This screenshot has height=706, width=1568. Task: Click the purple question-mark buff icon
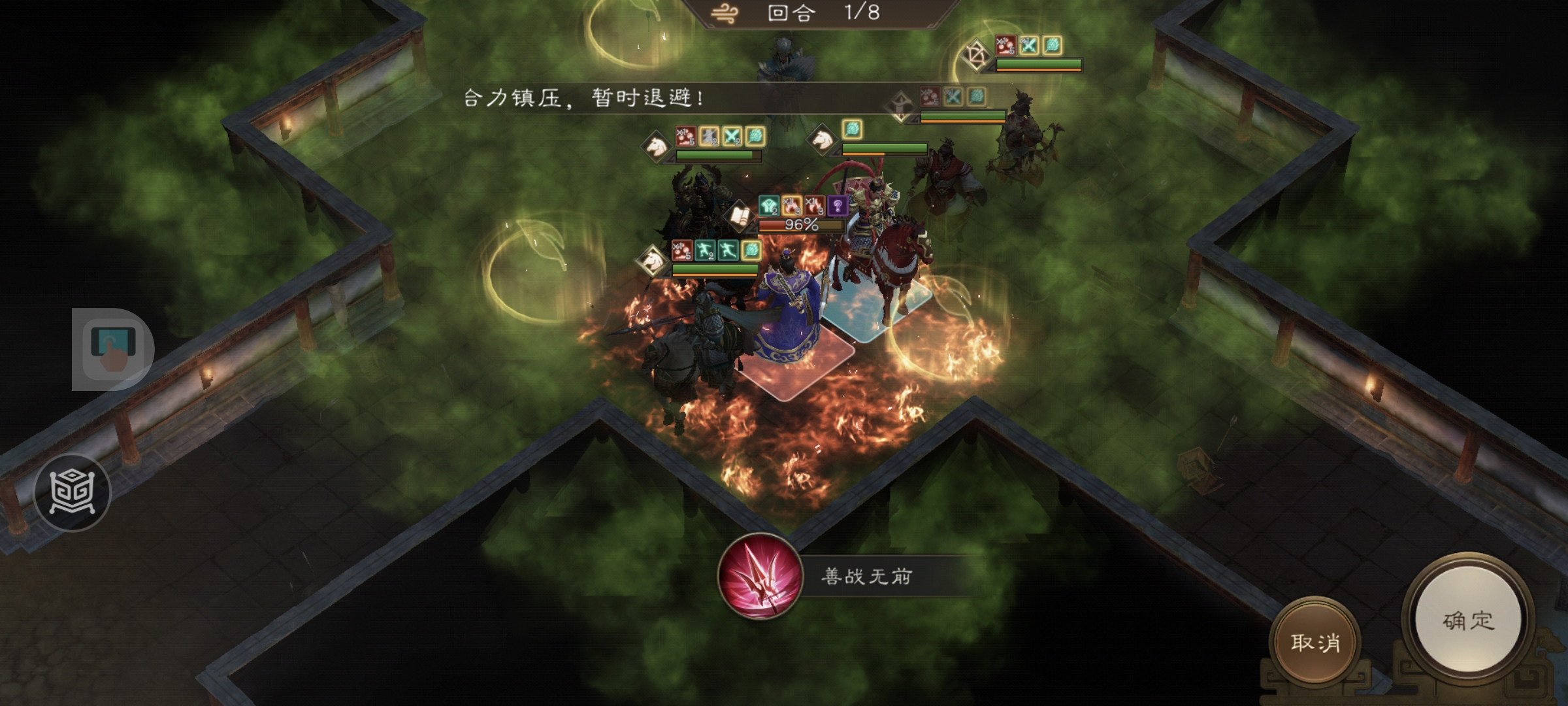click(838, 205)
